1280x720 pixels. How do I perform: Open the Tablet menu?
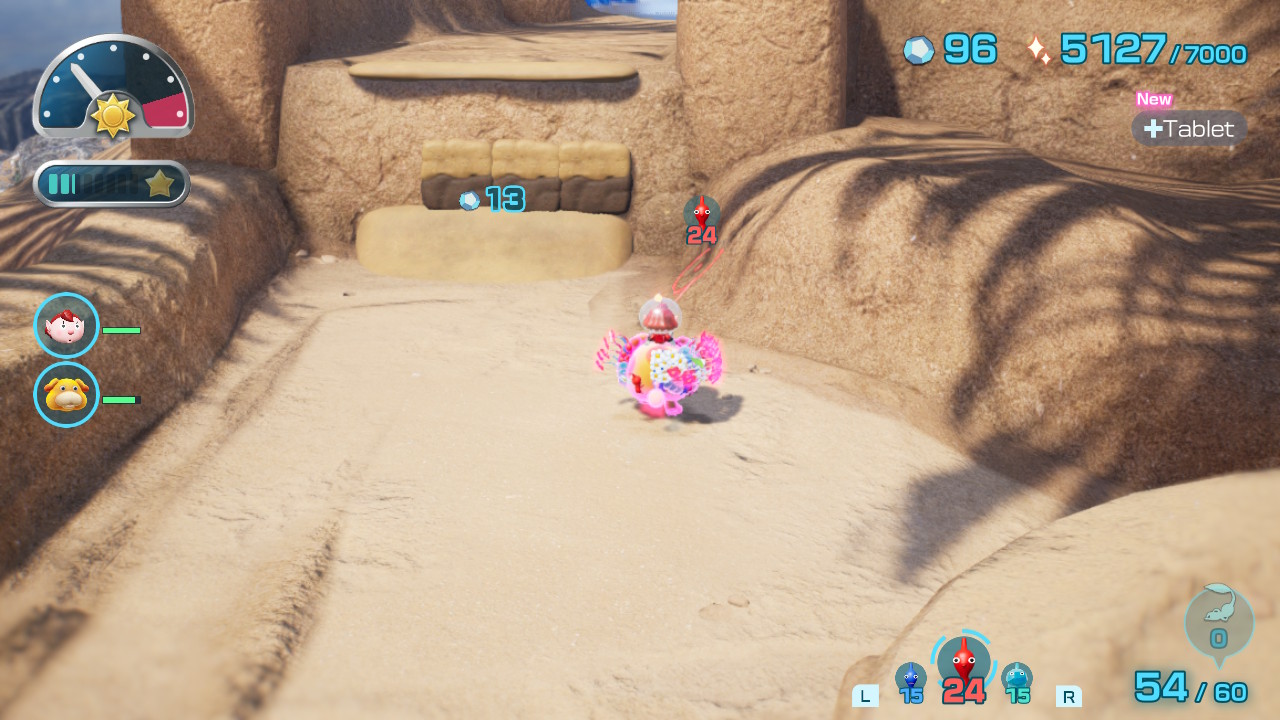pos(1189,128)
